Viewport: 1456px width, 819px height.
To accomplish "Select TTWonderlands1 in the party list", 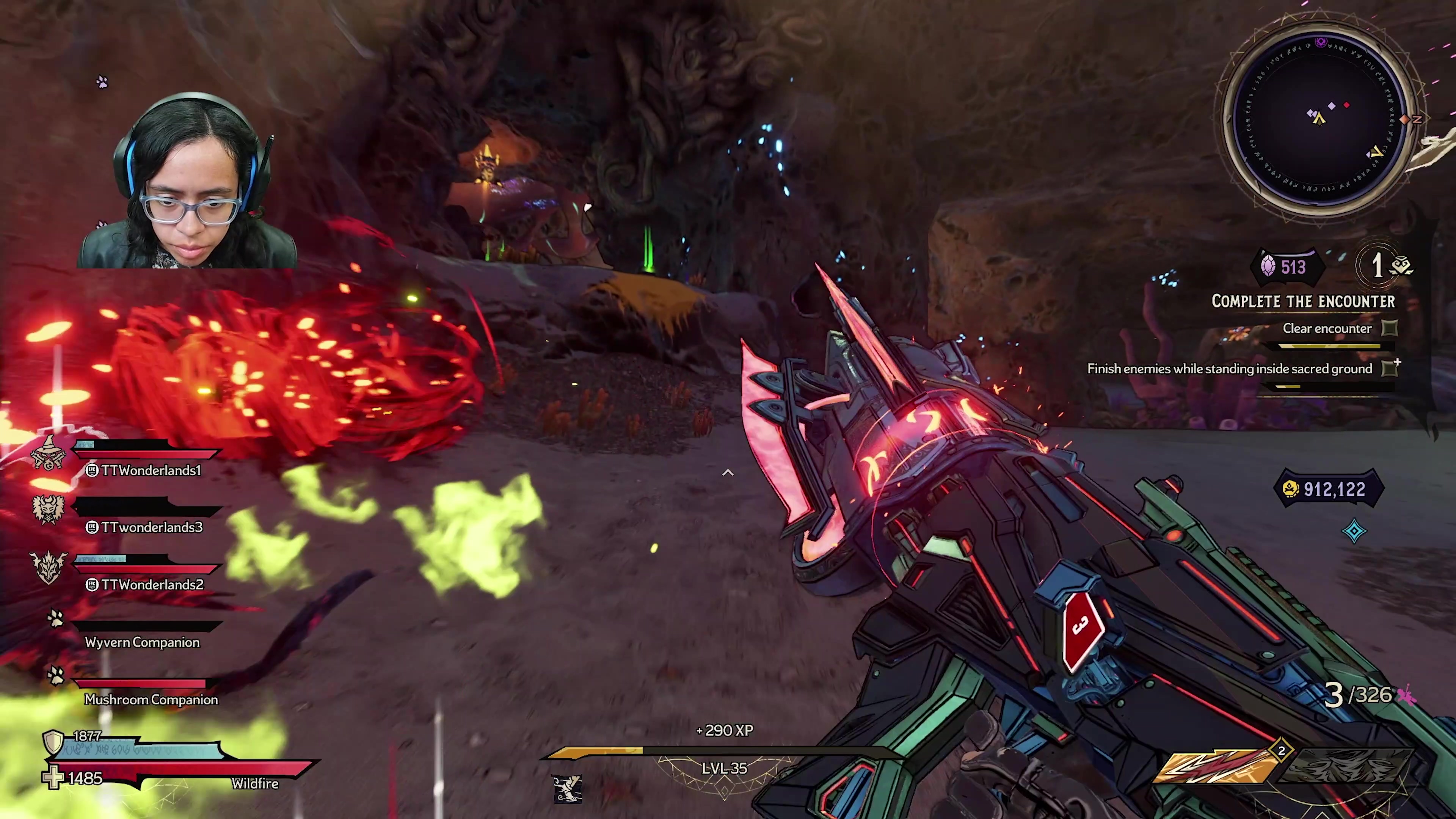I will 151,470.
